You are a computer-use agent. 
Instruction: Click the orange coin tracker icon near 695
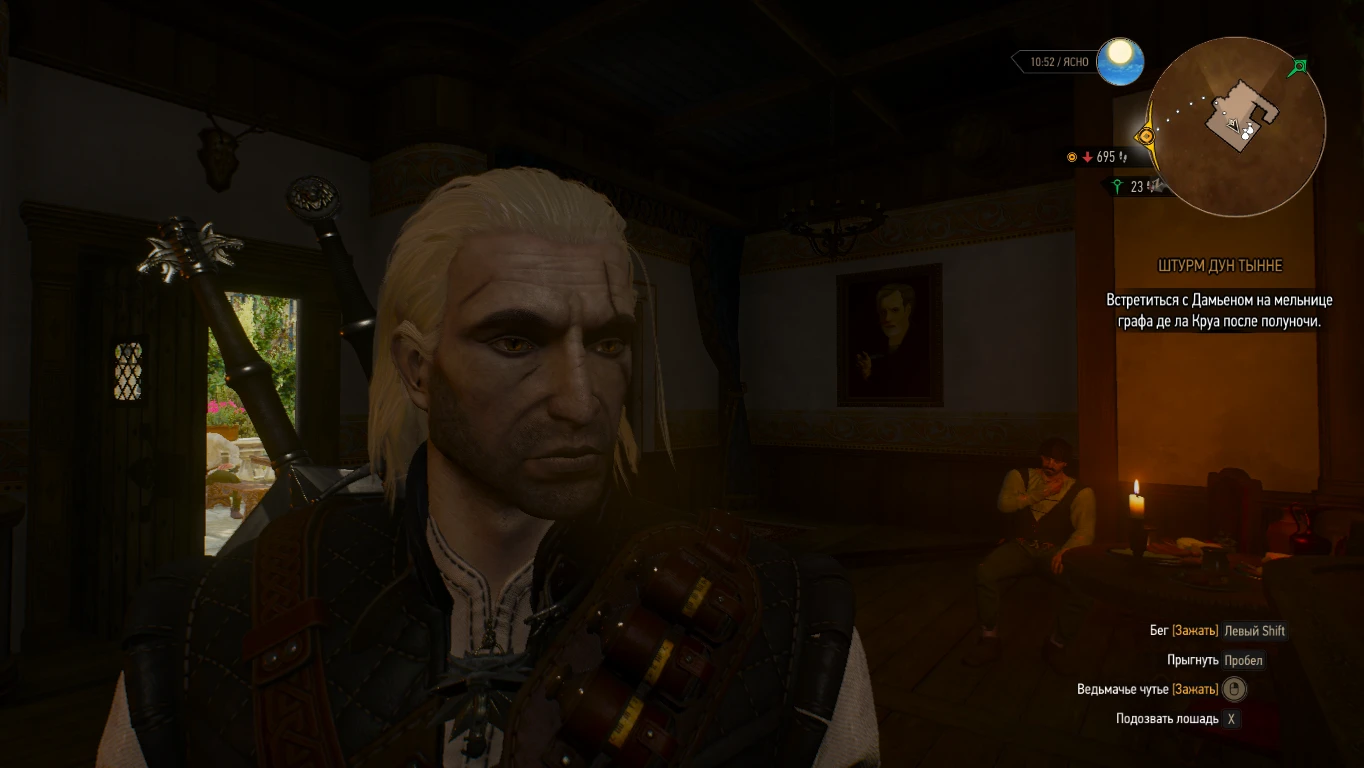click(x=1072, y=157)
